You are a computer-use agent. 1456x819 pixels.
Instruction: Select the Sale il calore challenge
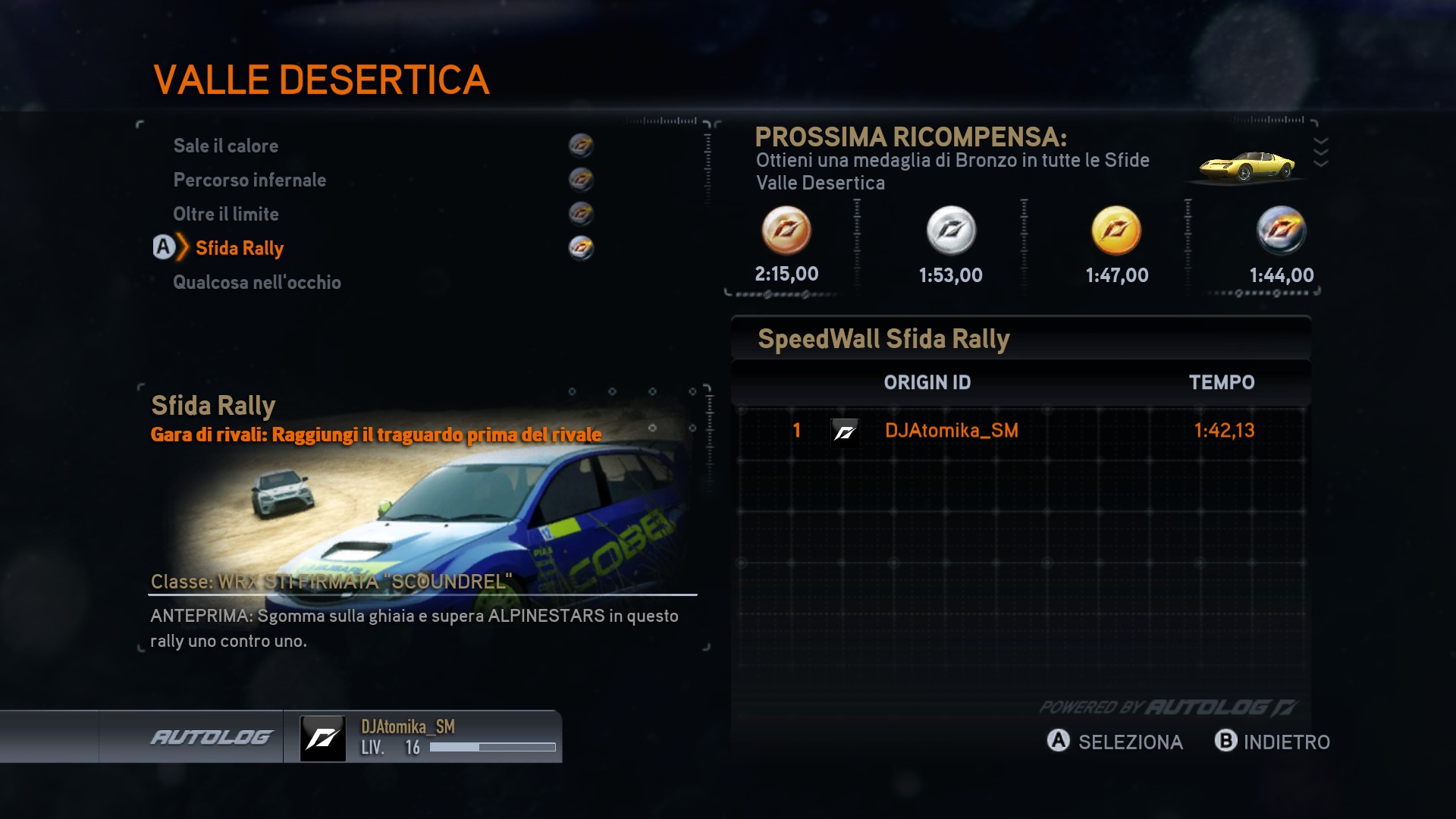pos(226,146)
